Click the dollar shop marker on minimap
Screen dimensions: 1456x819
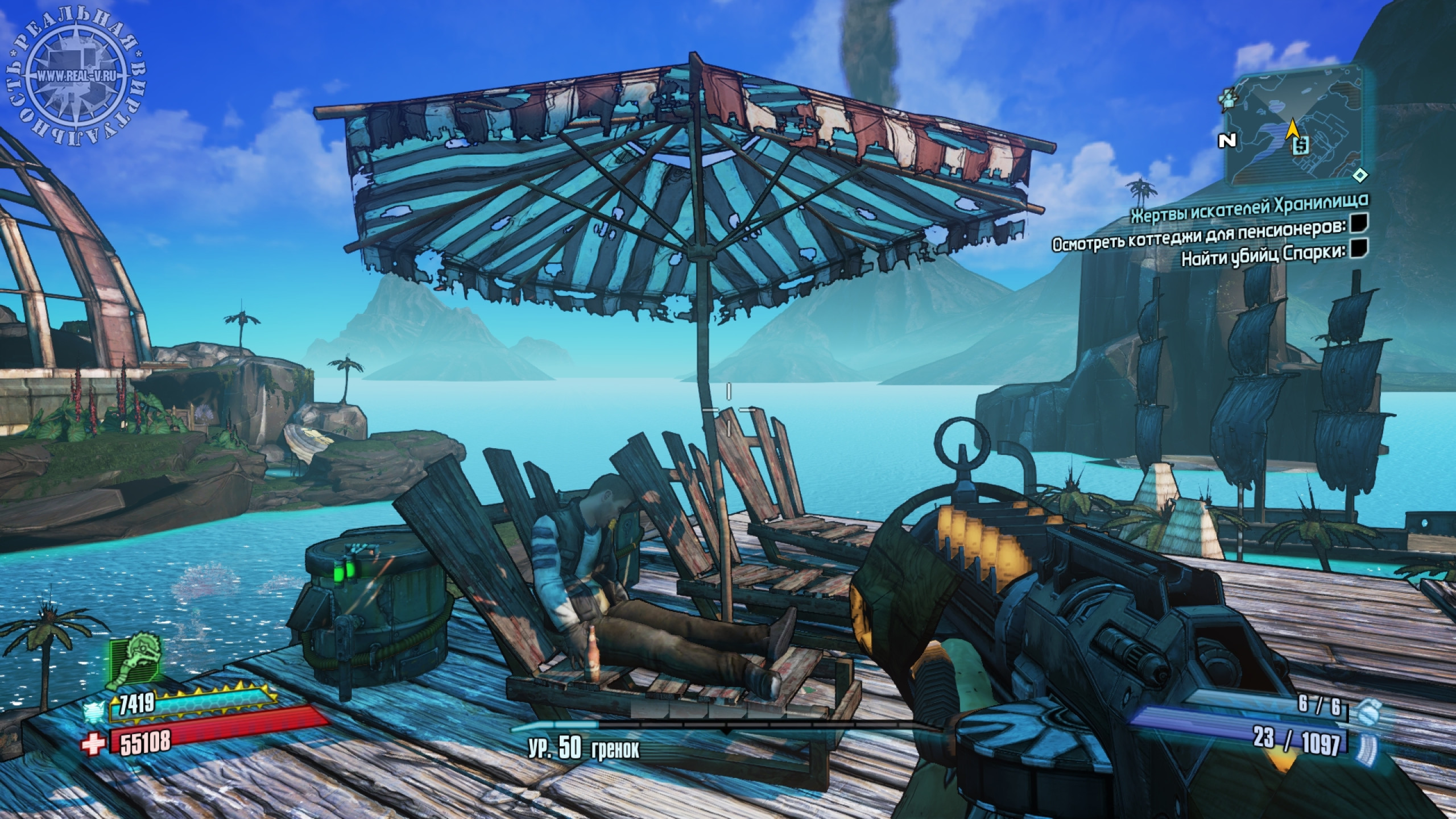click(x=1300, y=146)
